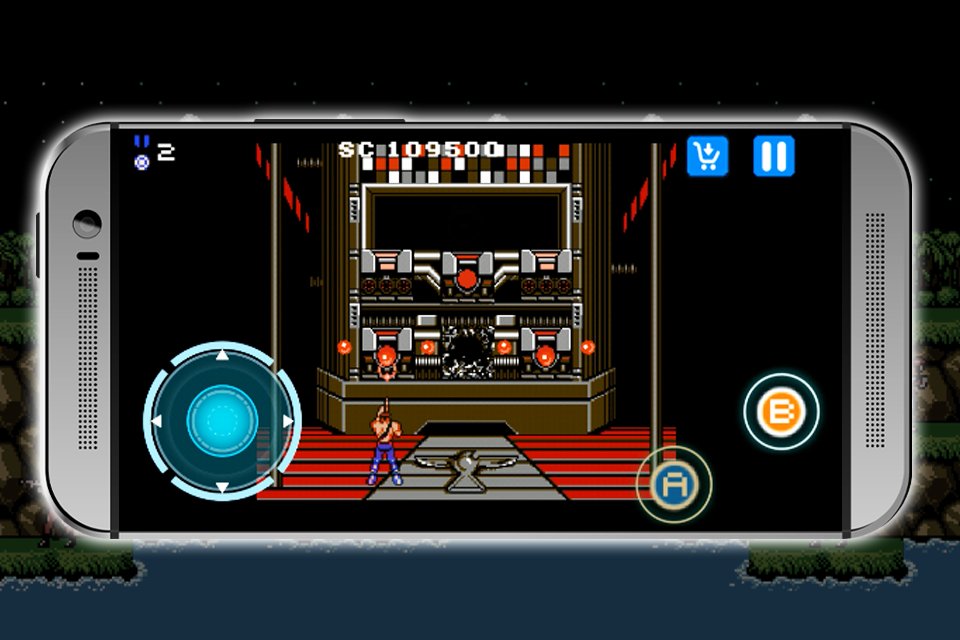Tap the orange B action button
960x640 pixels.
coord(781,411)
